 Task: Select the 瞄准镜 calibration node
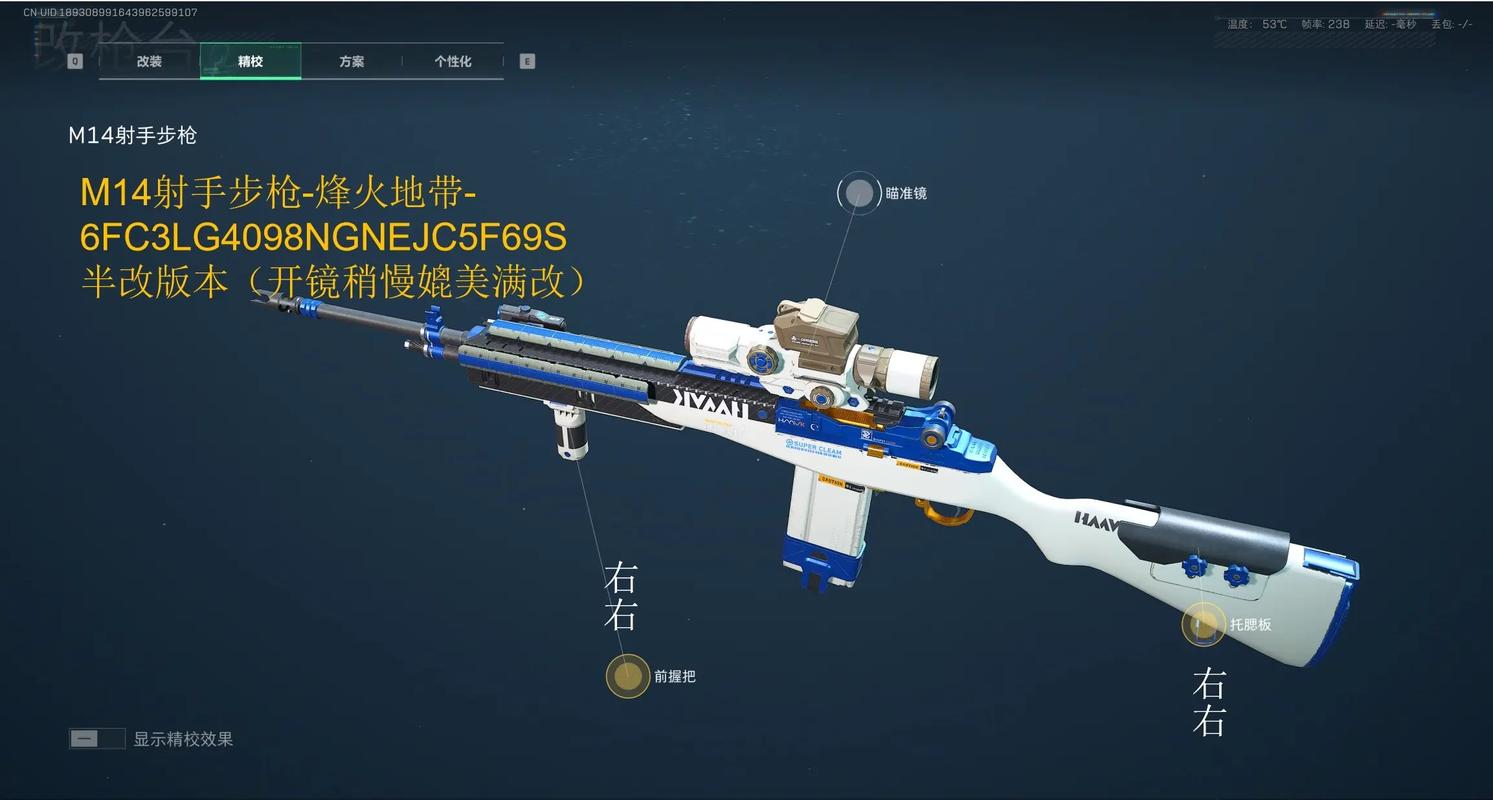(x=858, y=194)
